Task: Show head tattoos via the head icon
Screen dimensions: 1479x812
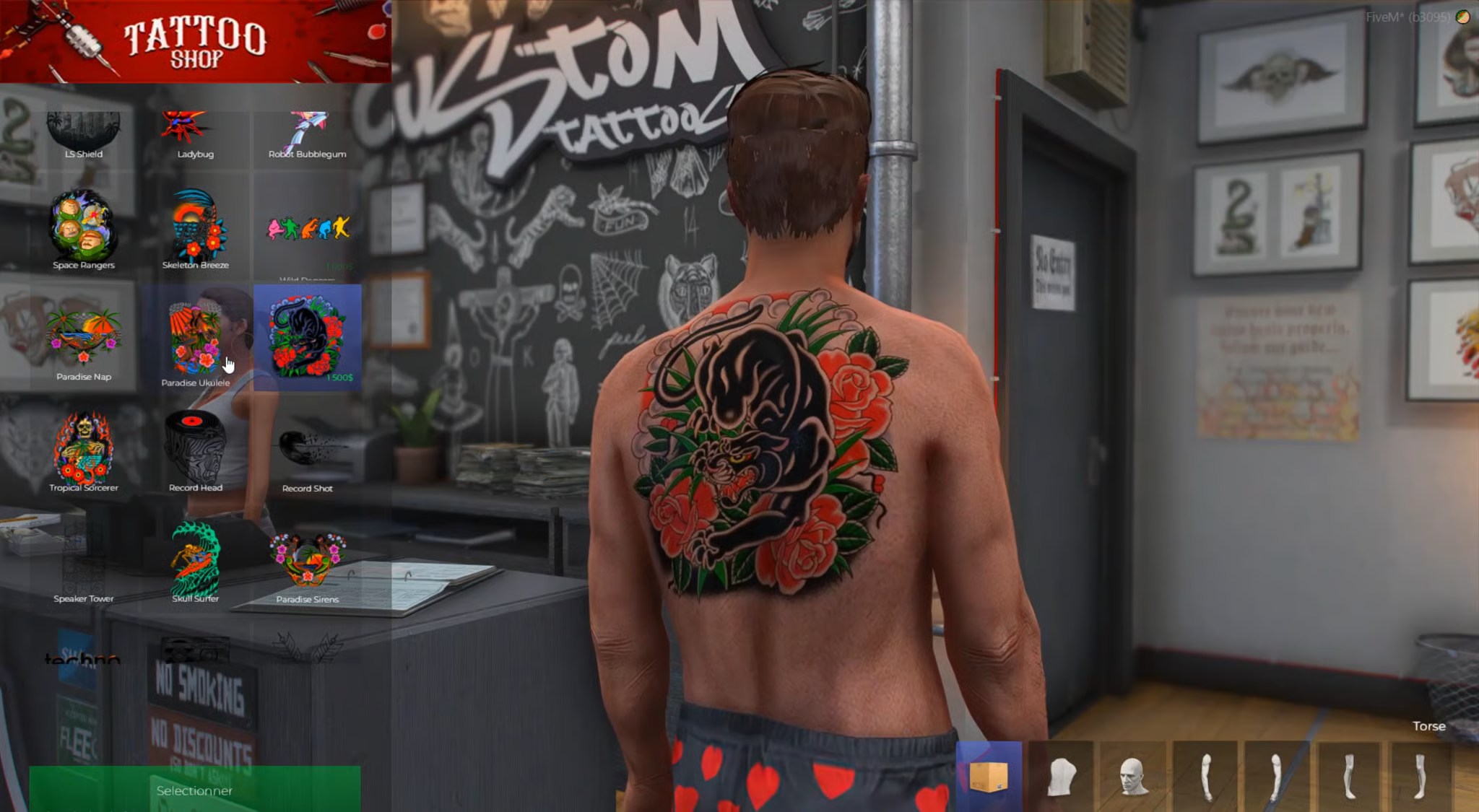Action: tap(1133, 777)
